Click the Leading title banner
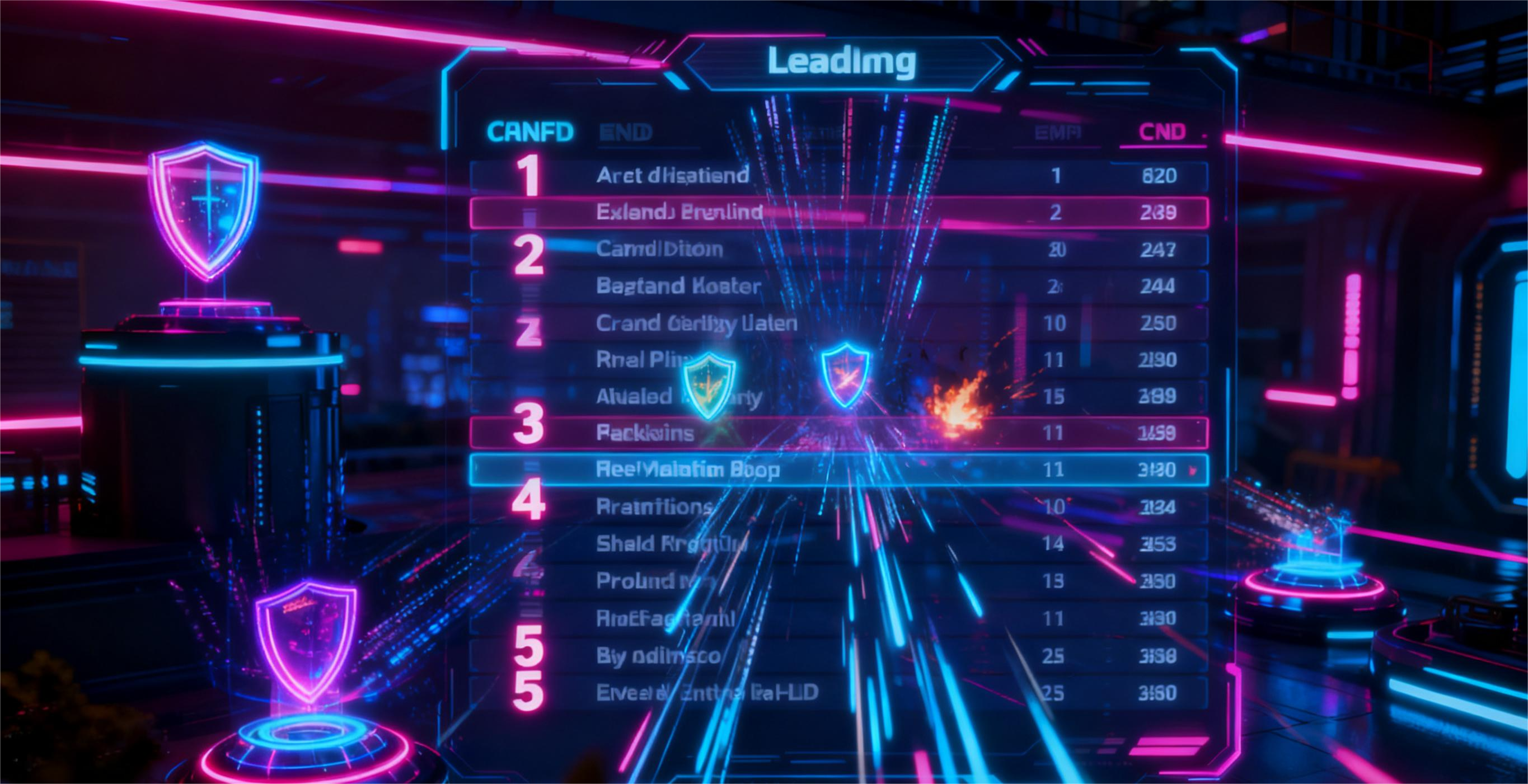1528x784 pixels. [x=842, y=62]
